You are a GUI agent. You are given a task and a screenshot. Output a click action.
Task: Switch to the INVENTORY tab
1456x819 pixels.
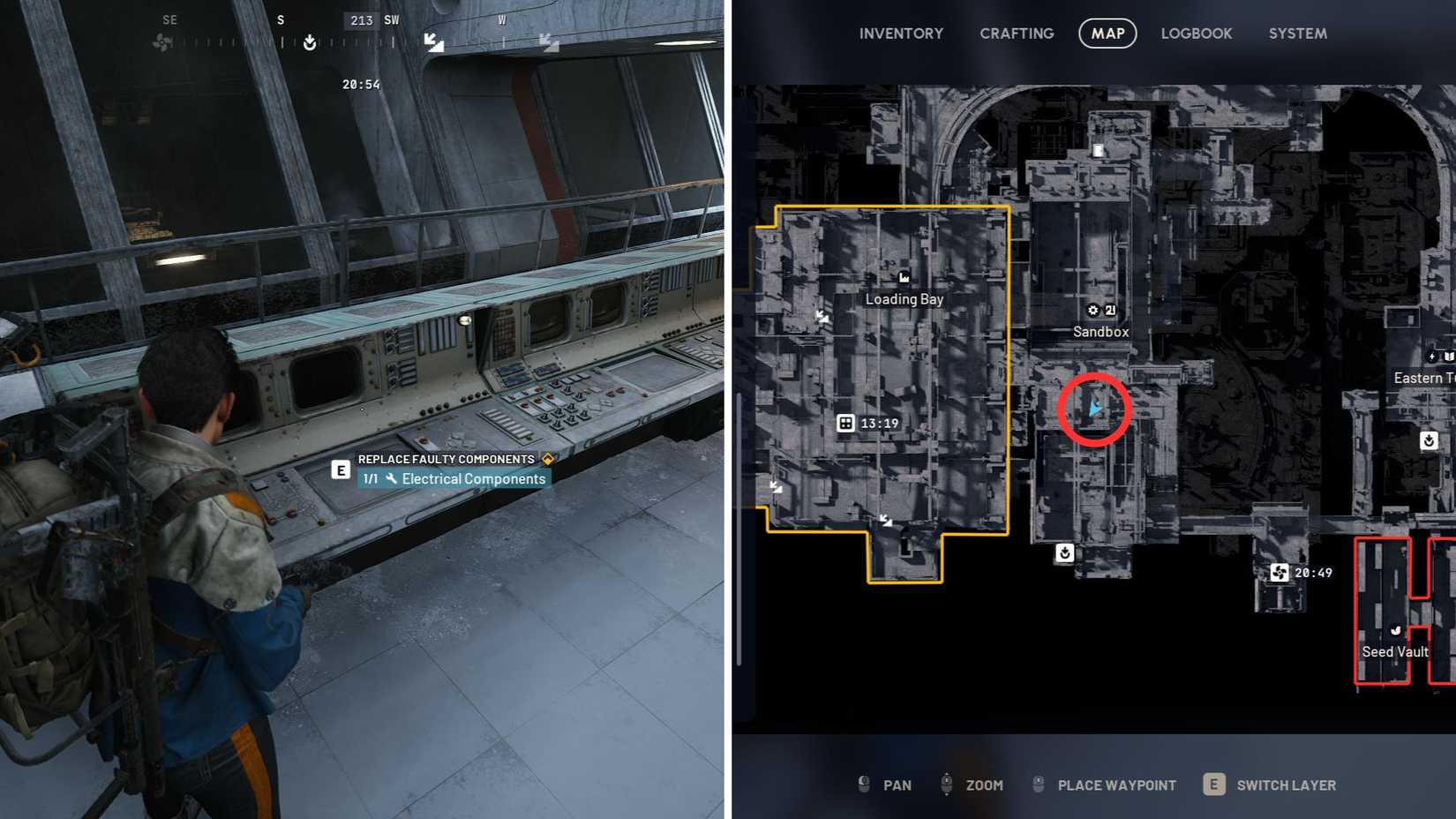[x=901, y=33]
